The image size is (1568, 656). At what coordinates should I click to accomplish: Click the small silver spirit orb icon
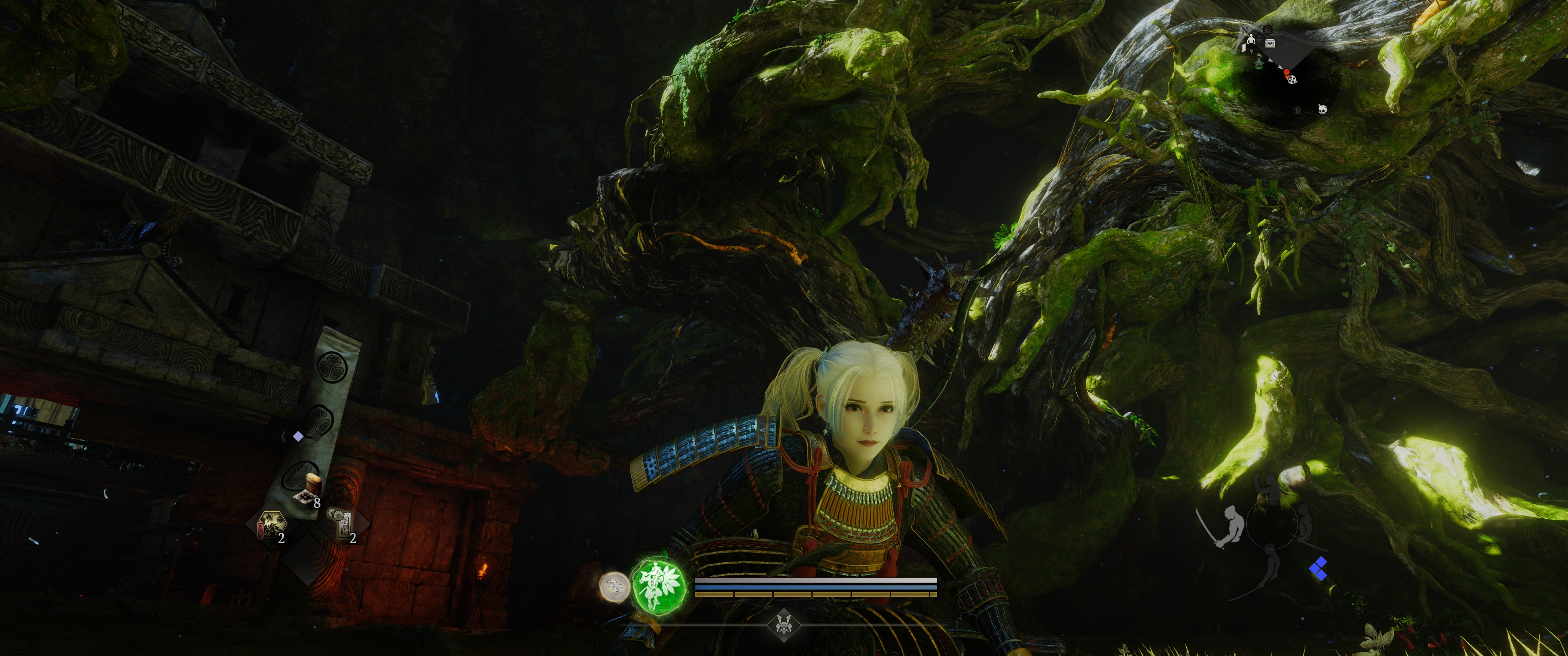pos(614,587)
